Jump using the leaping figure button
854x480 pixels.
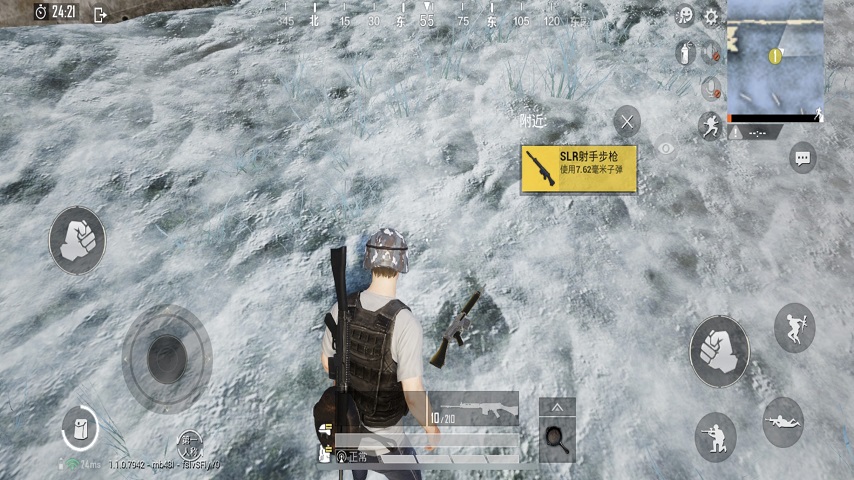click(x=794, y=327)
